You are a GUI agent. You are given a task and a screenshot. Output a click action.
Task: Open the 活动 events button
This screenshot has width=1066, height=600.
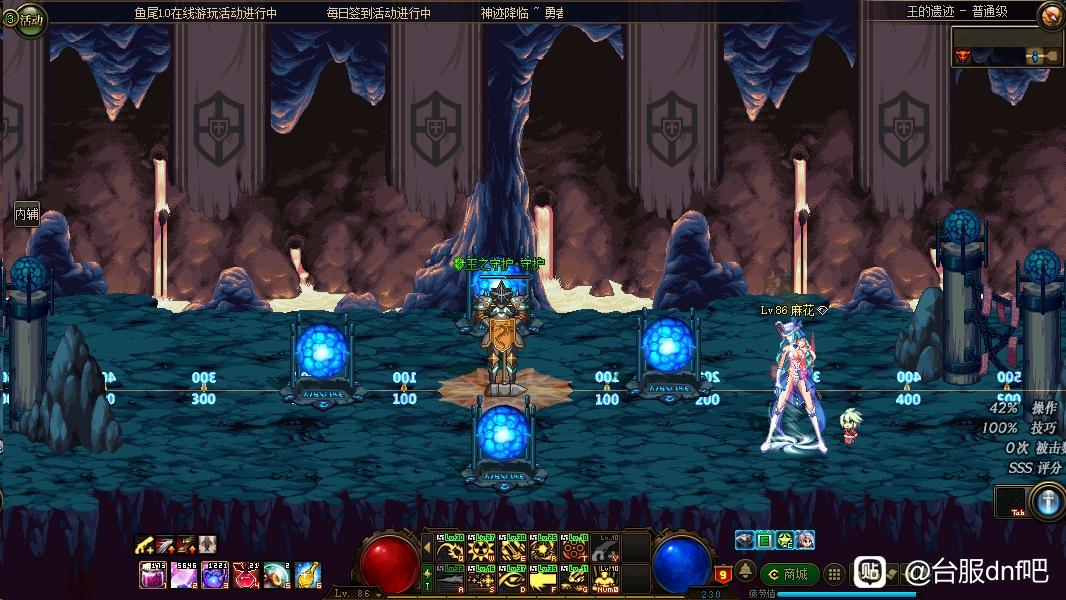click(x=24, y=19)
